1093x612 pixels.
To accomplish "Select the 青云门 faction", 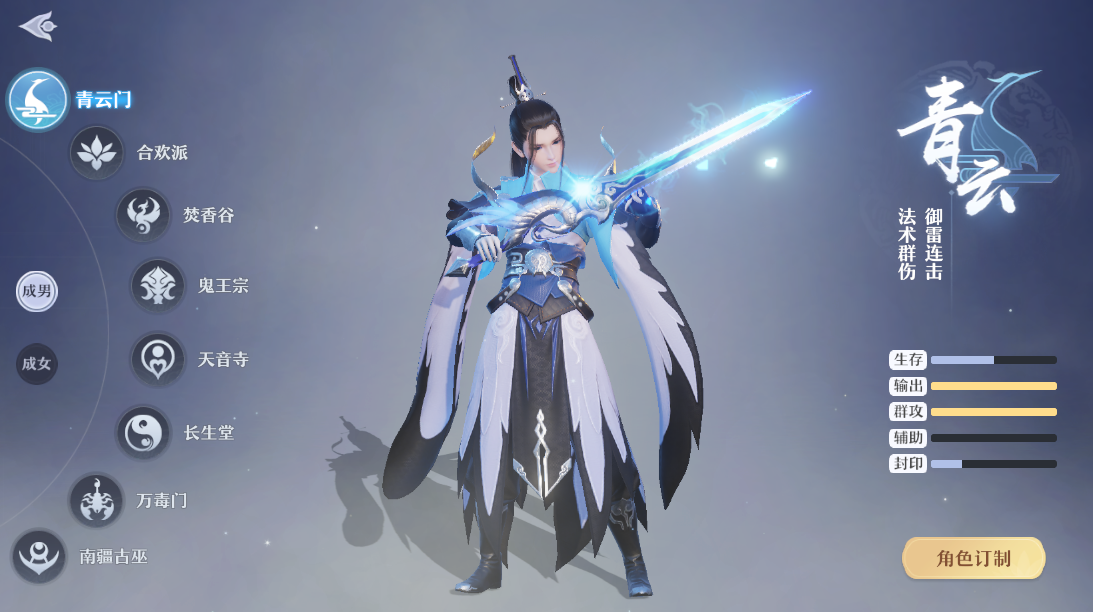I will pyautogui.click(x=39, y=100).
